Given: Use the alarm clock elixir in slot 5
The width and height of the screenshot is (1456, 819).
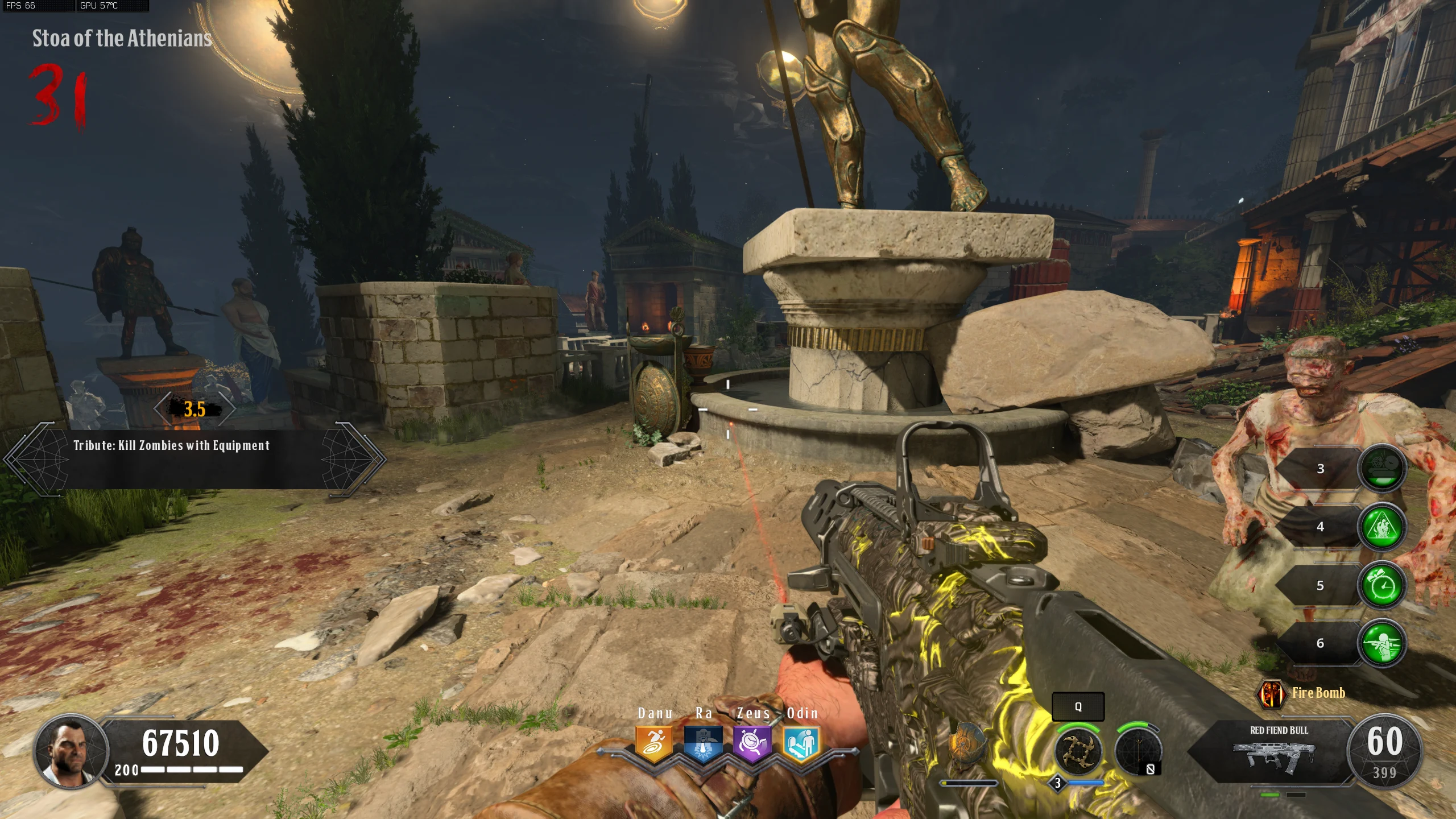Looking at the screenshot, I should [1382, 586].
